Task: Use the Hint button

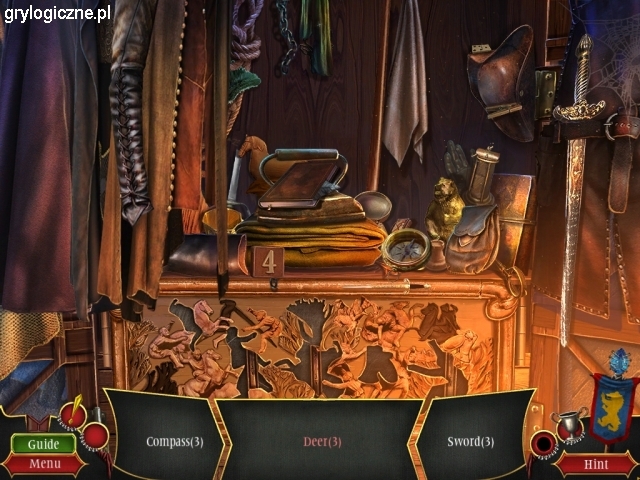Action: point(596,464)
